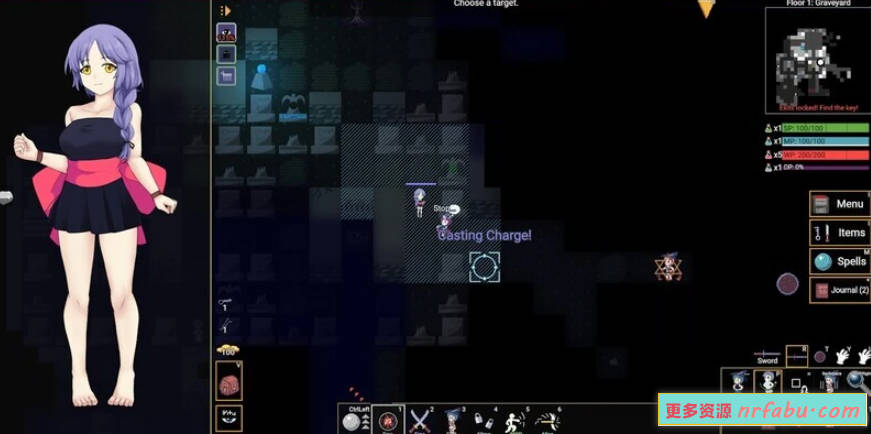Screen dimensions: 871x434
Task: Click the red pouch item slot
Action: [x=228, y=381]
